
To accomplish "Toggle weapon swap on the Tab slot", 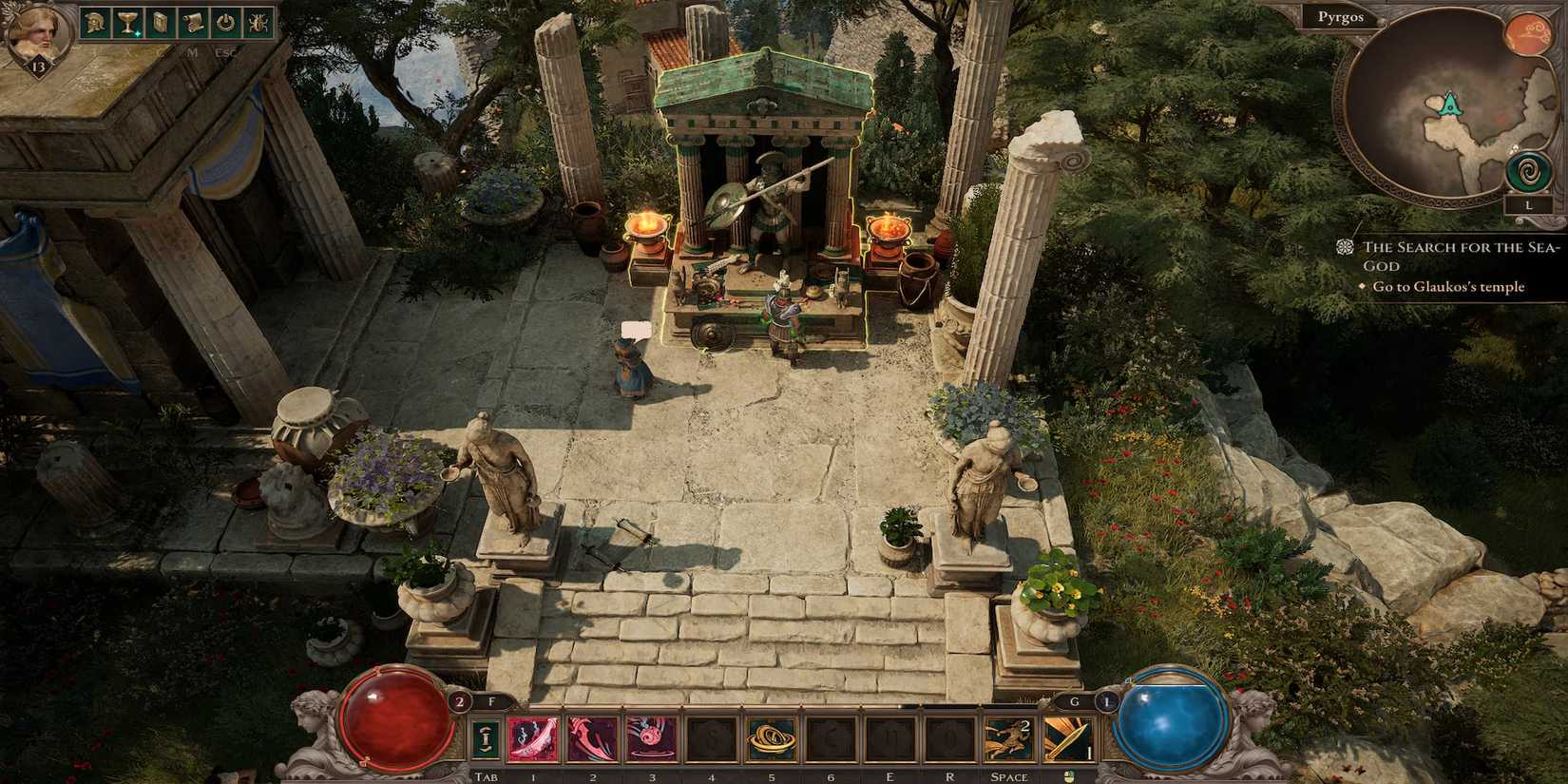I will 484,739.
